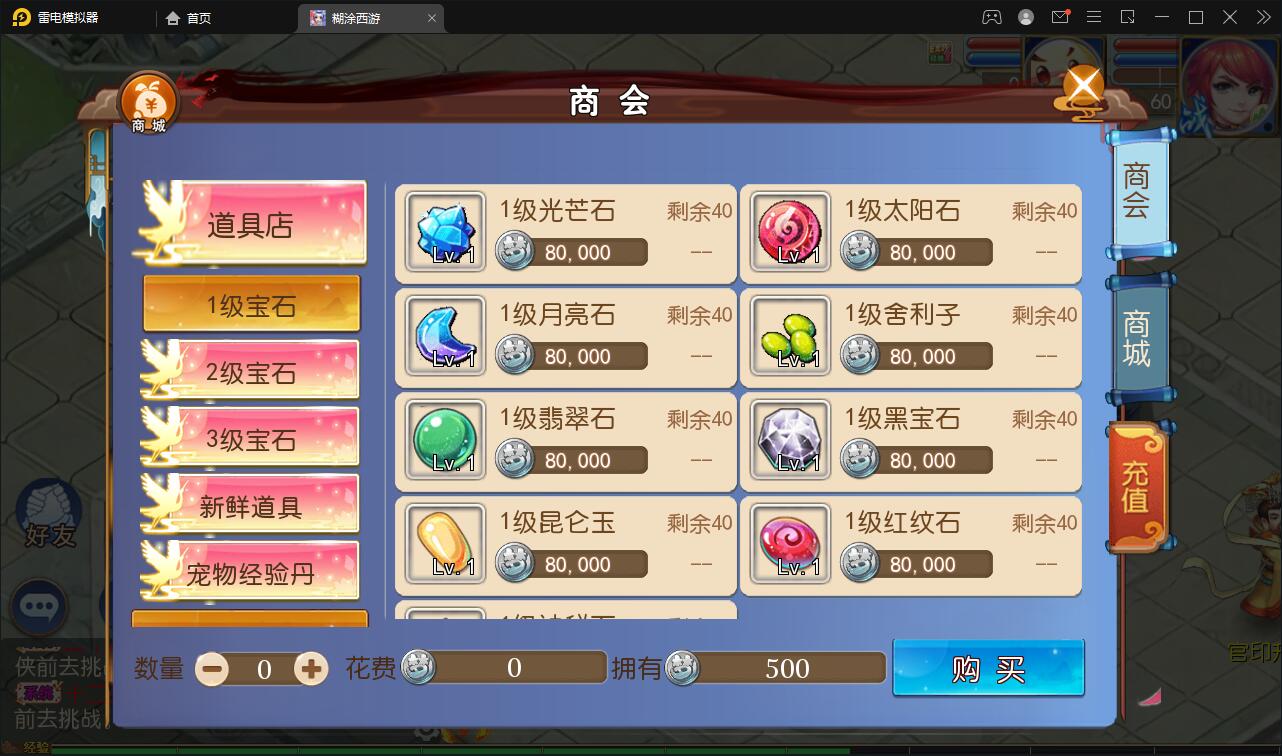
Task: Open the 糊涂西游 game tab
Action: coord(362,17)
